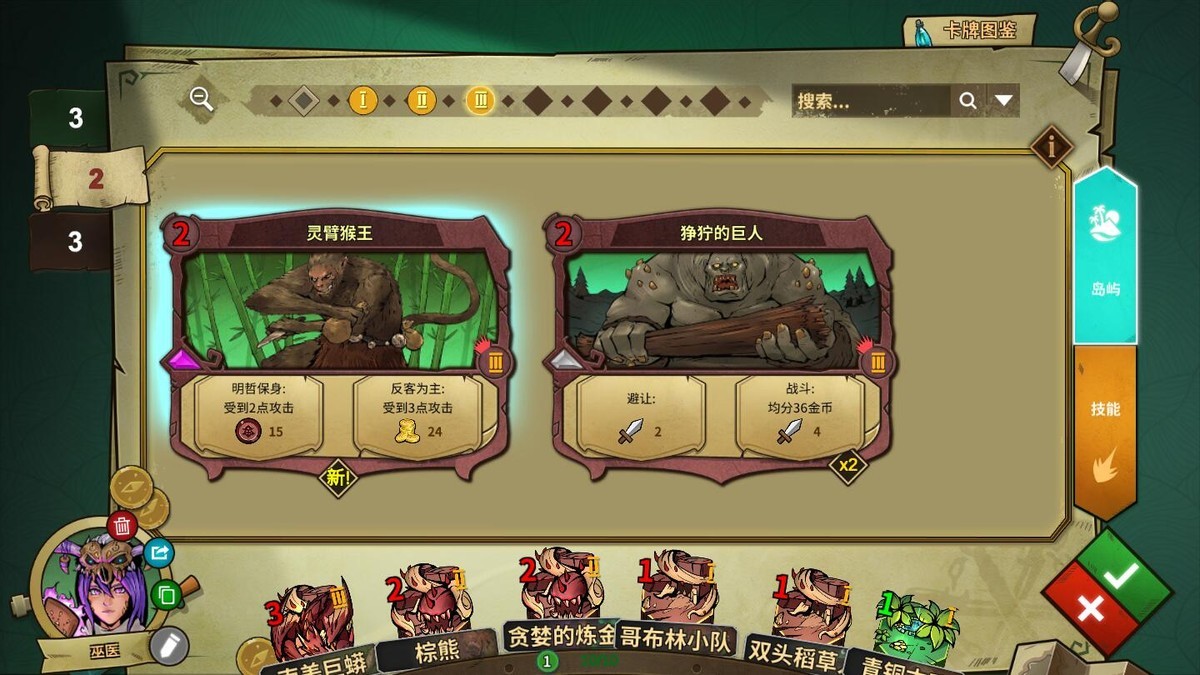Switch to the 岛屿 island tab
Screen dimensions: 1200x675
(x=1105, y=256)
